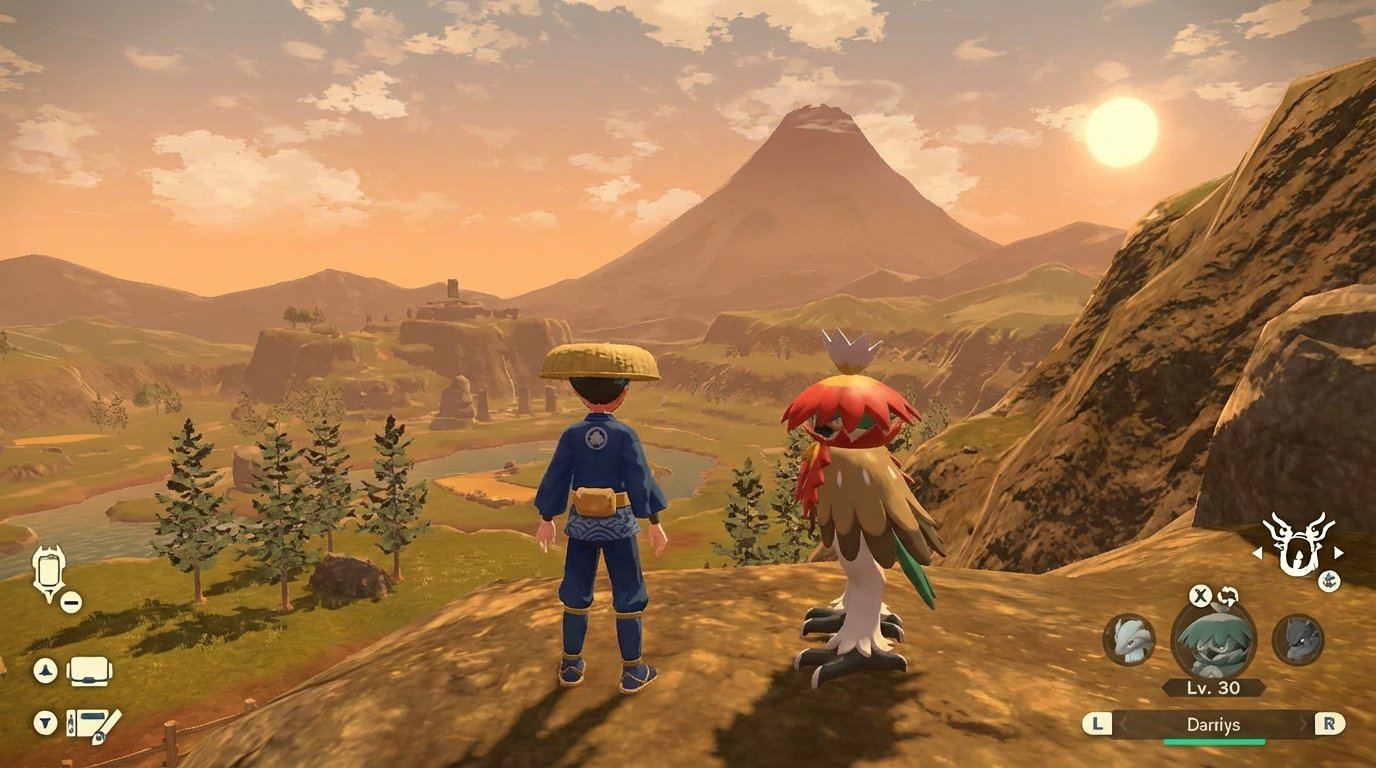Click the swap arrows icon by the party Pokémon
This screenshot has width=1376, height=768.
(x=1229, y=596)
